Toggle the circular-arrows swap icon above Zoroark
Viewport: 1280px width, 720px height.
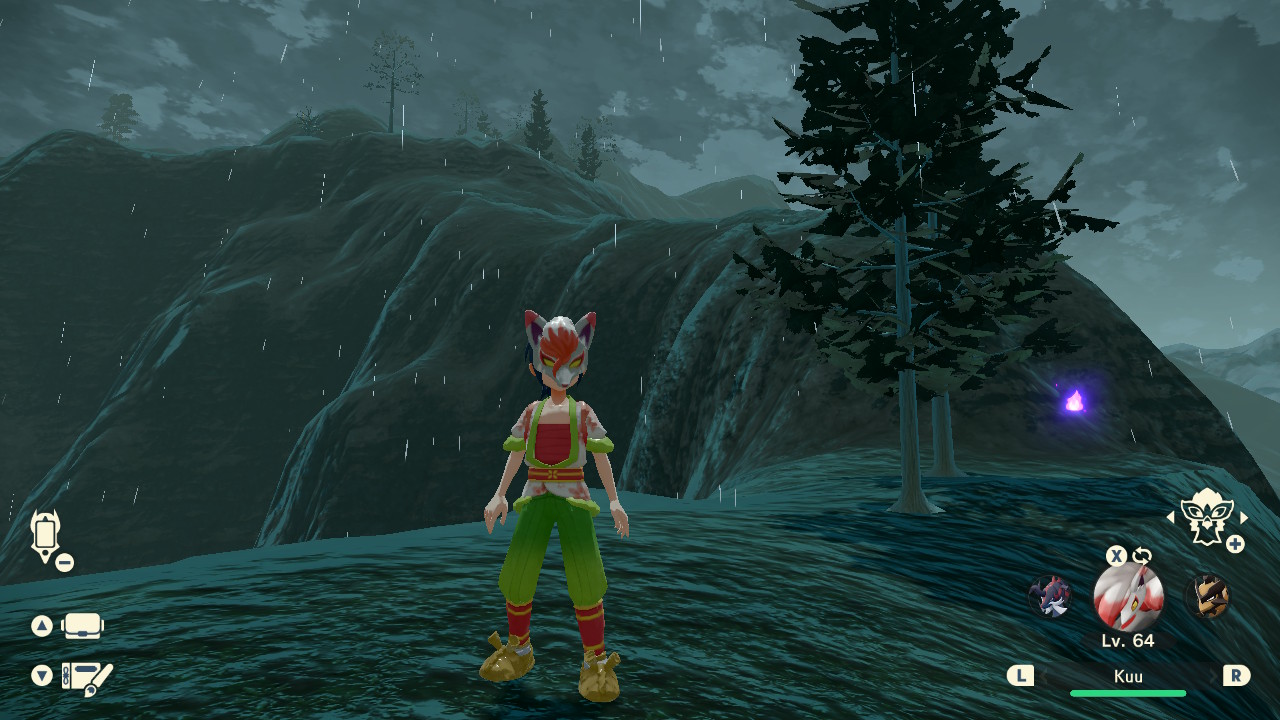1142,556
